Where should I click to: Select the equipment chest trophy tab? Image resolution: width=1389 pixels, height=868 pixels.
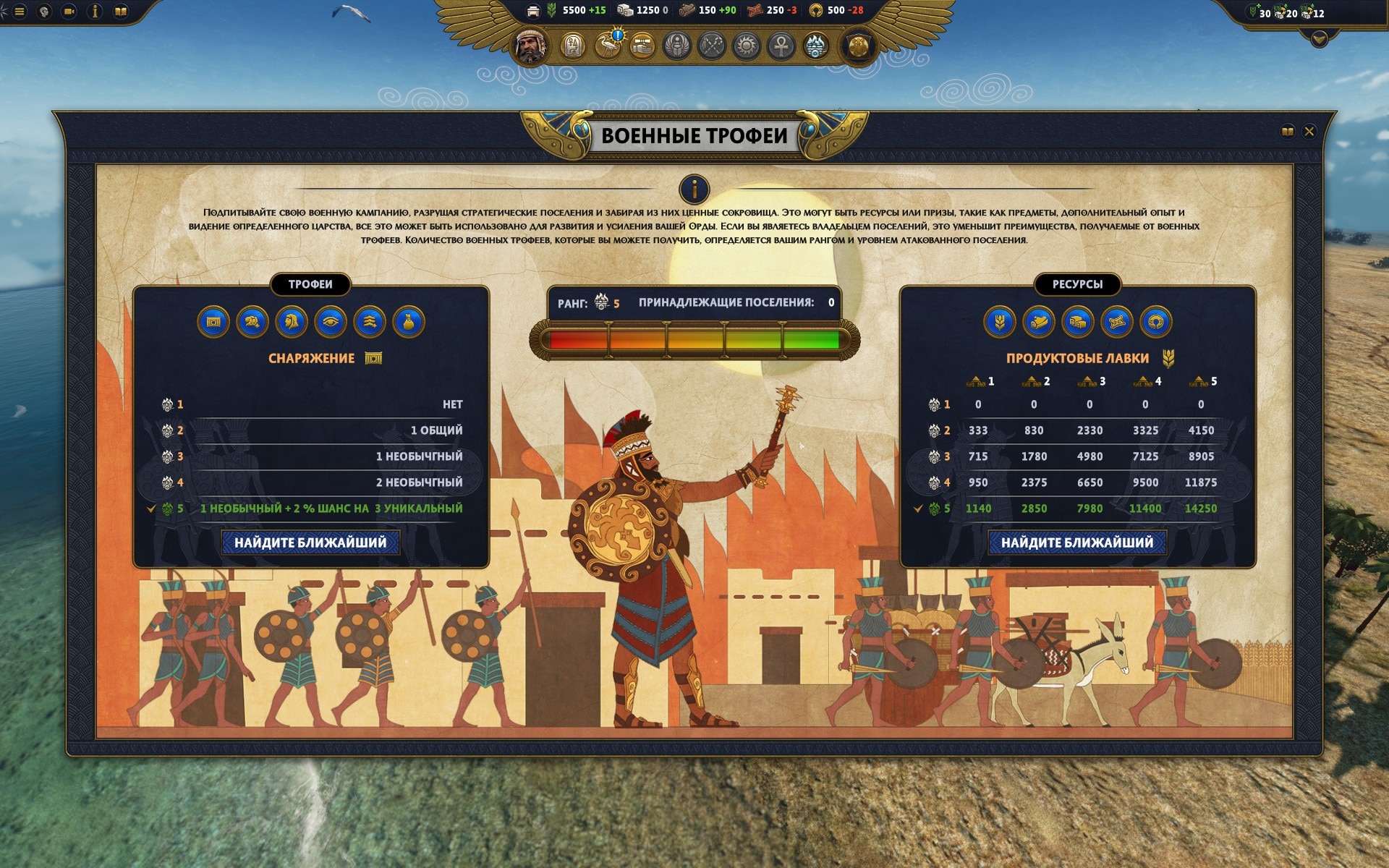[213, 322]
